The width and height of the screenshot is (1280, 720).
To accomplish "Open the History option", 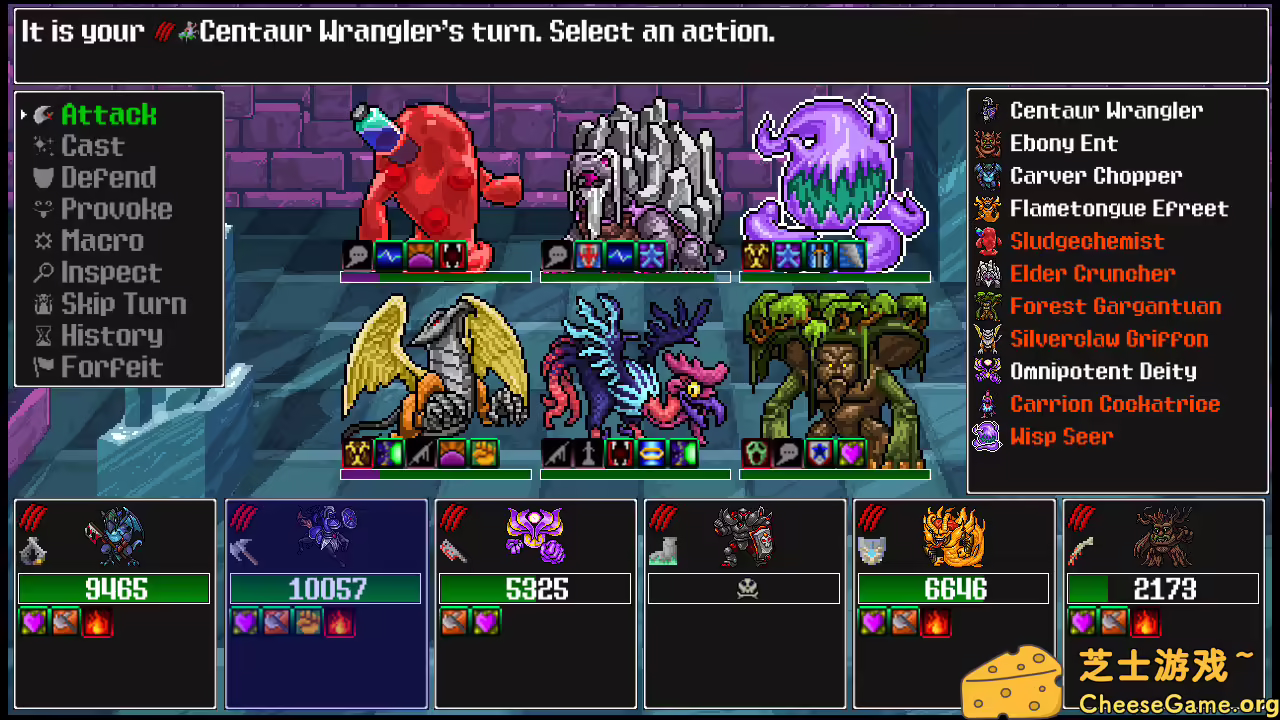I will point(110,336).
